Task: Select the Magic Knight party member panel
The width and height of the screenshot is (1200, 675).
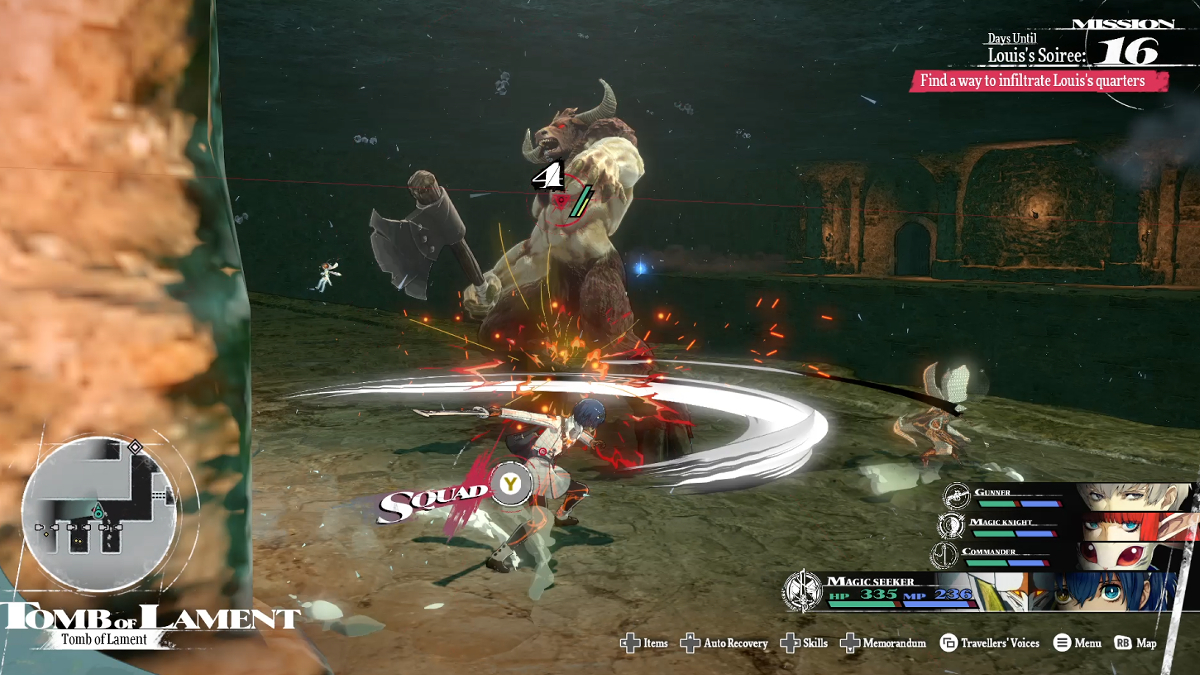Action: 1065,526
